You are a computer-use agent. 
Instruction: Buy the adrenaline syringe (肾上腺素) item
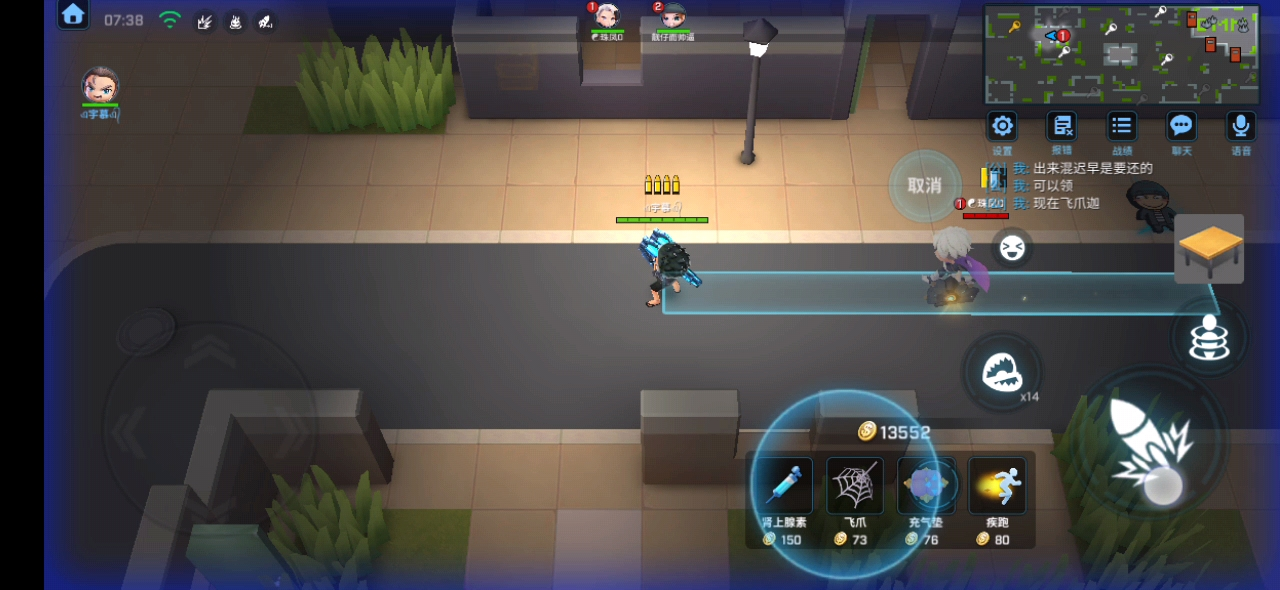[784, 486]
